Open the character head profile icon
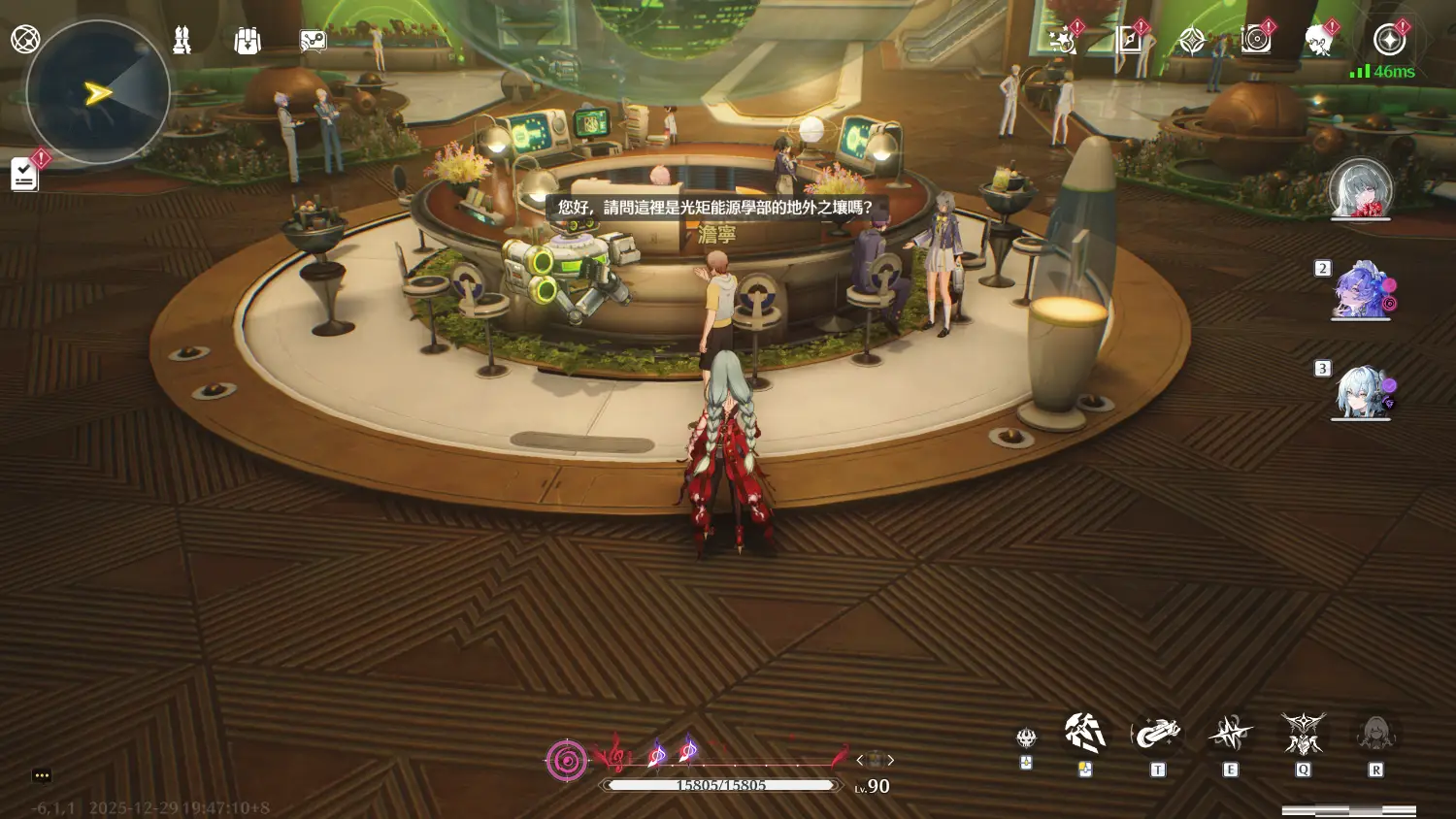 [1318, 41]
